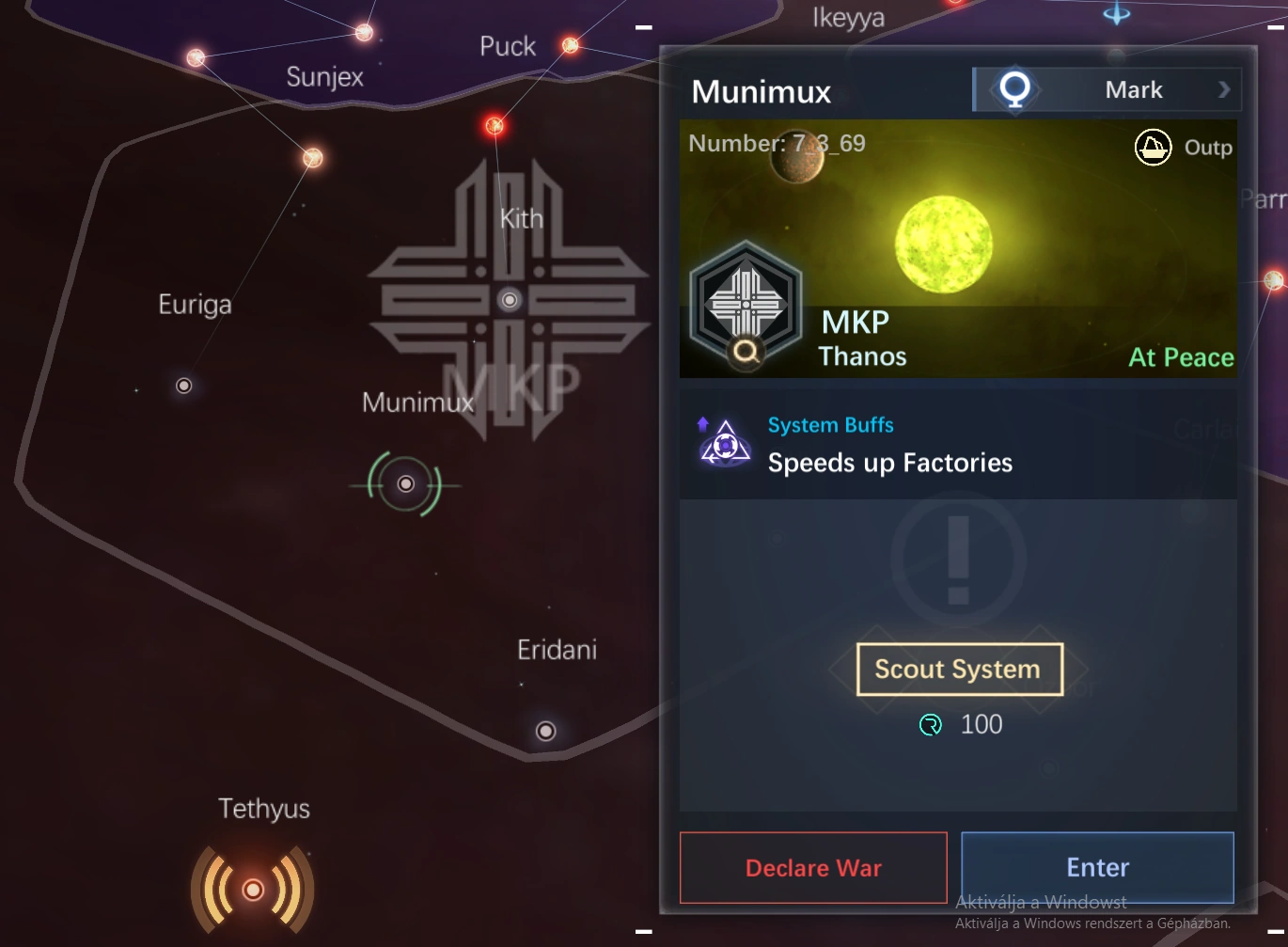Select the Tethyus system marker

pos(253,889)
